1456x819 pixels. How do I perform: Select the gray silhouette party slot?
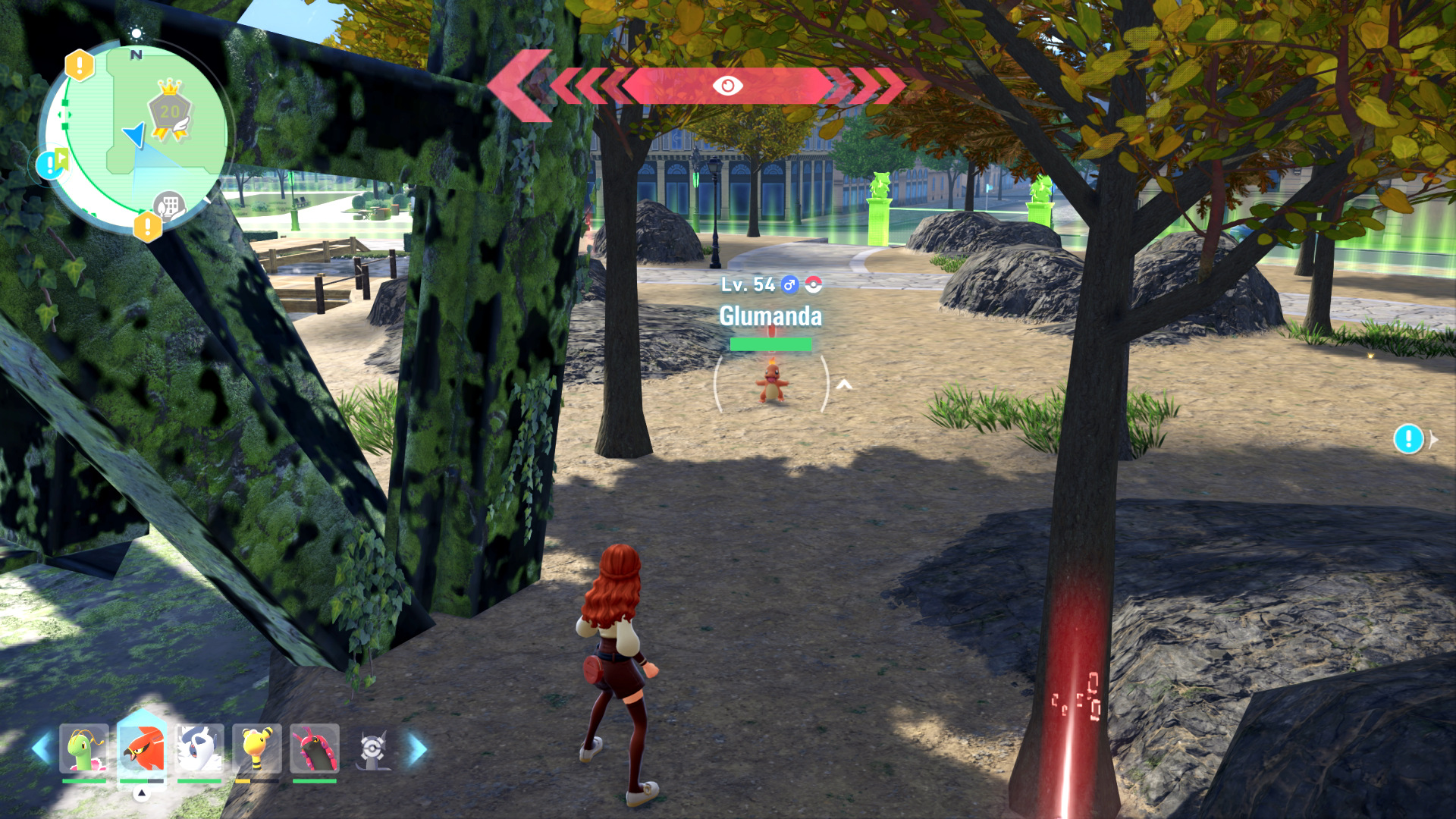[x=372, y=749]
